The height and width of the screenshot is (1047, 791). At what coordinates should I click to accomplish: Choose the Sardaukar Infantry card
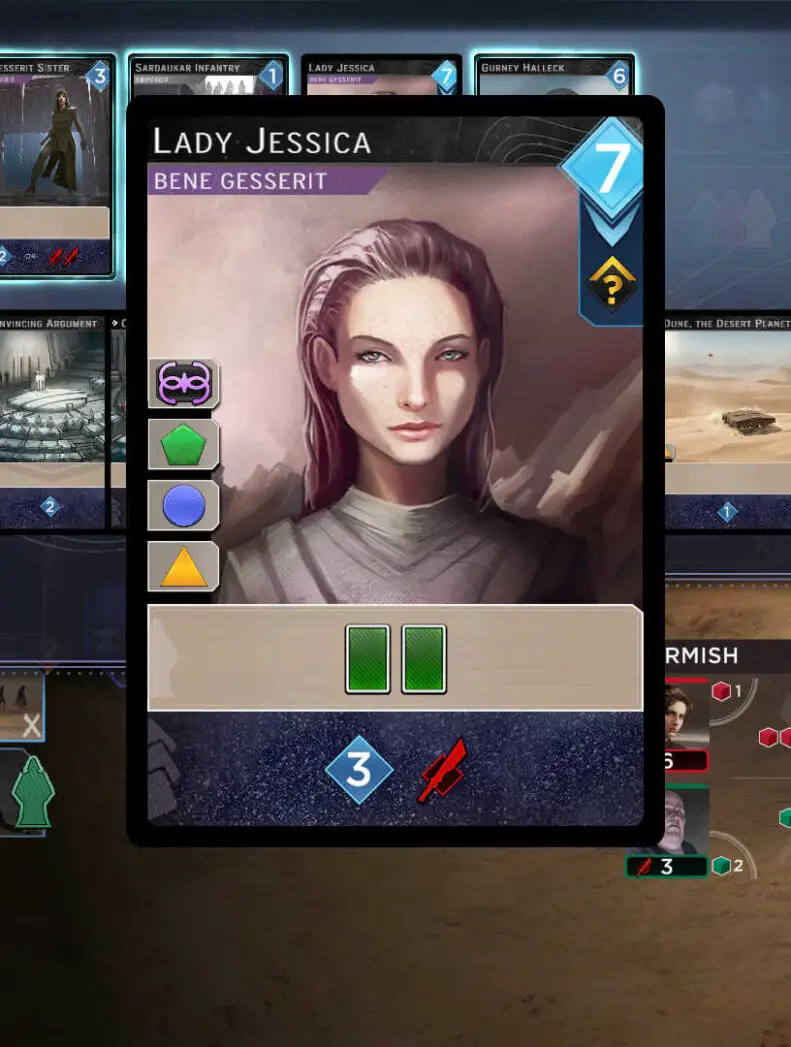208,76
